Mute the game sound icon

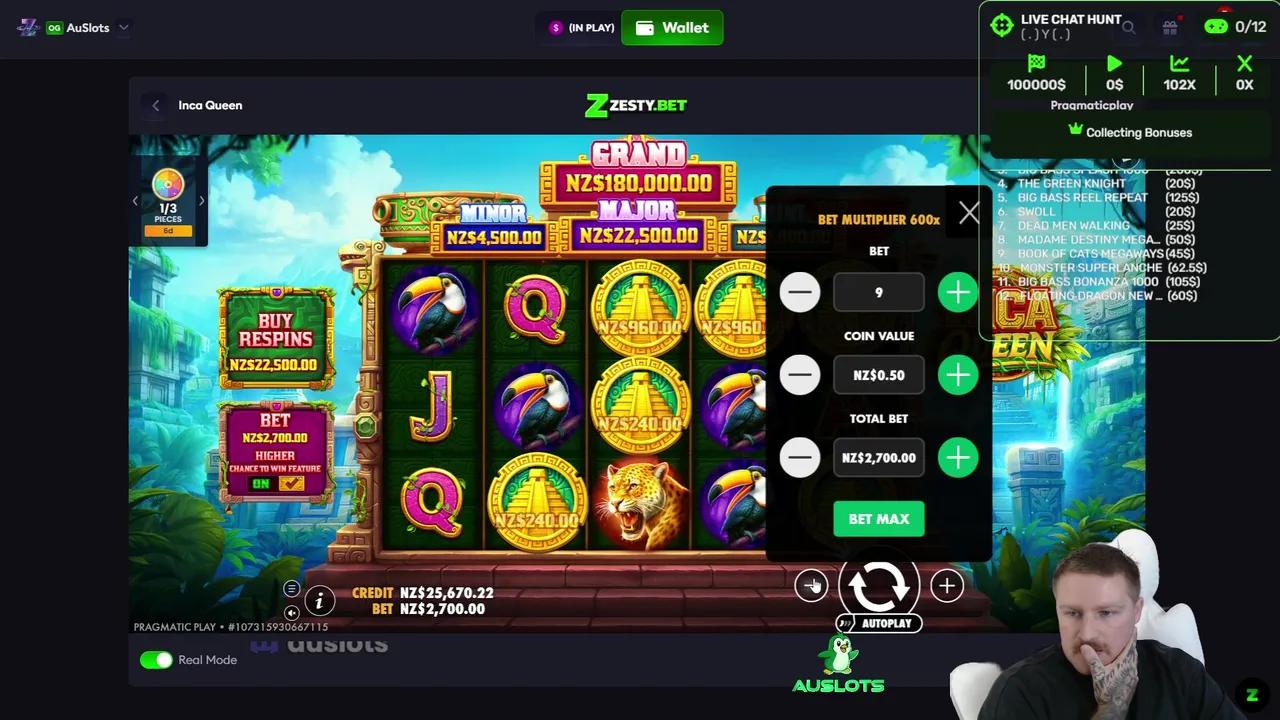291,612
